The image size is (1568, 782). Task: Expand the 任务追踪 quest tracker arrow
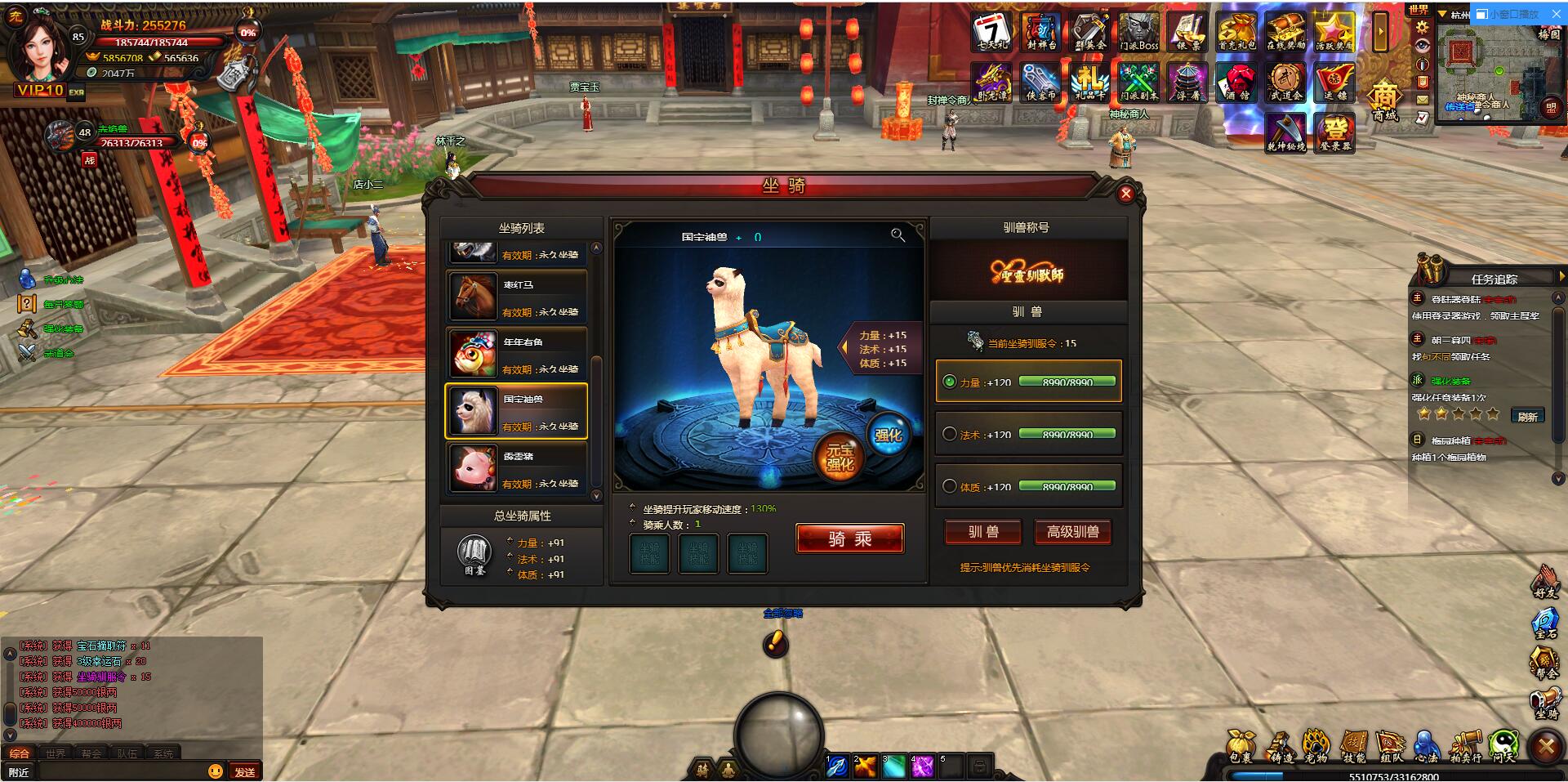coord(1562,276)
